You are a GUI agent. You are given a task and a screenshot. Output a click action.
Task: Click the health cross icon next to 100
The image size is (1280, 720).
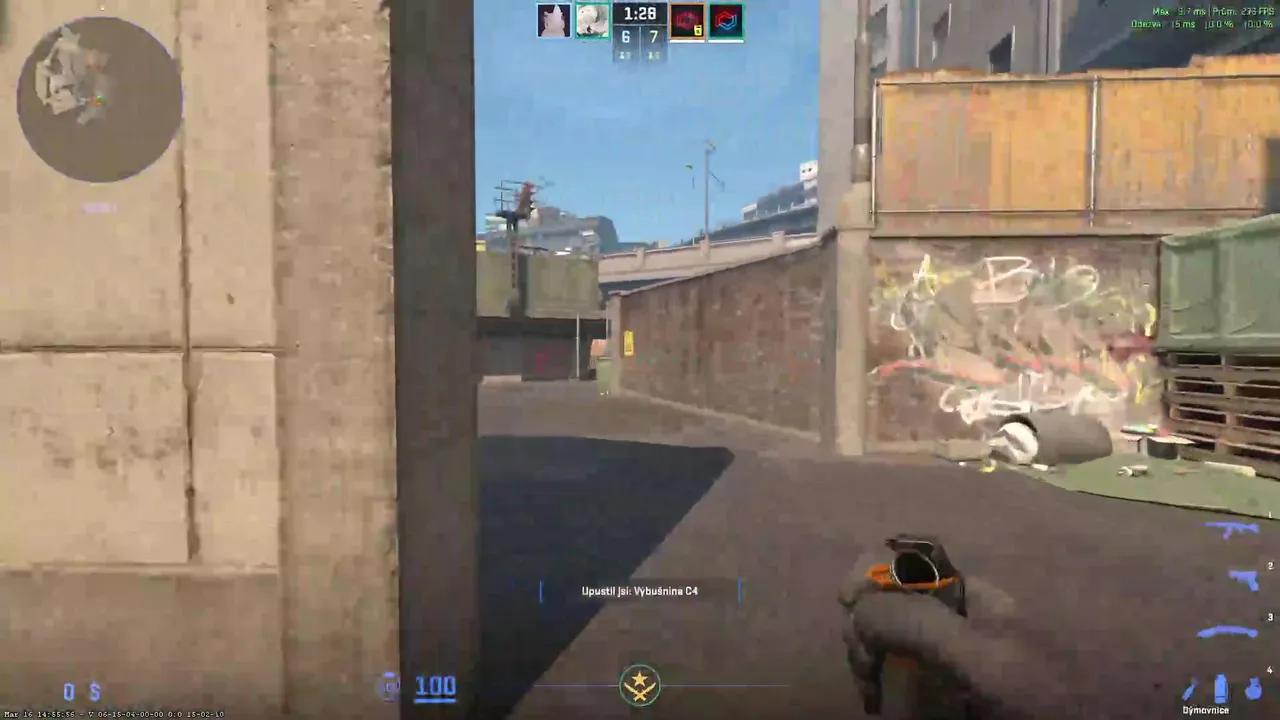(x=389, y=686)
